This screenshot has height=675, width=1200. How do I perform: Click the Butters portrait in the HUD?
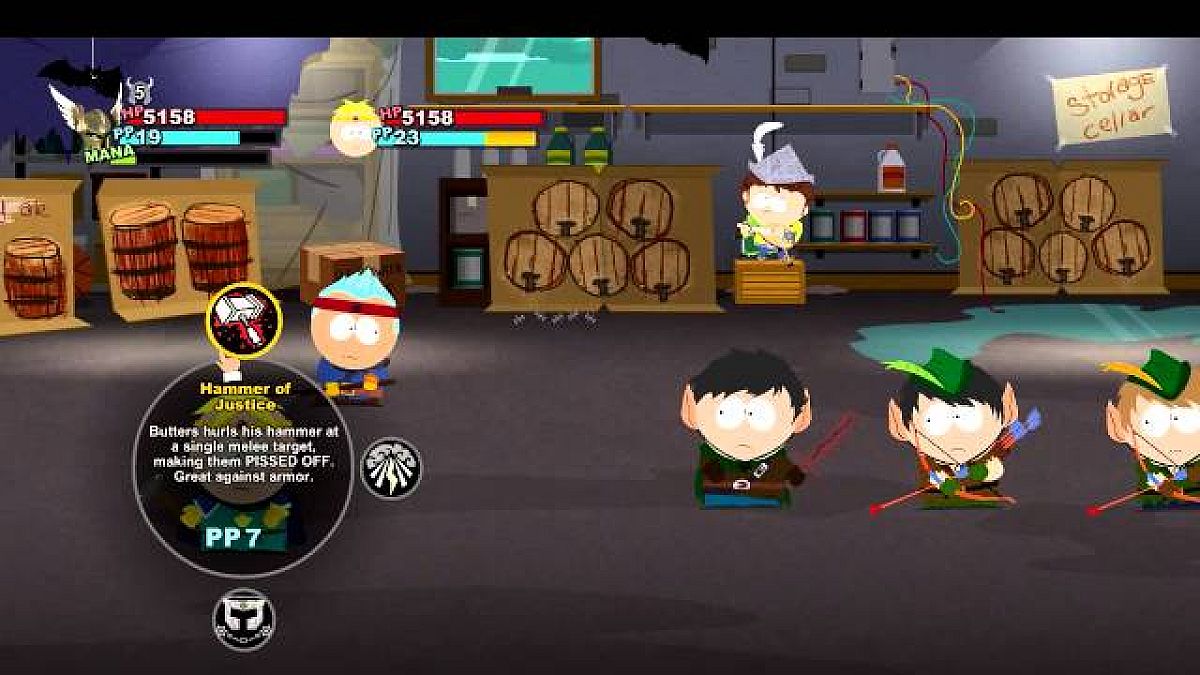tap(355, 127)
